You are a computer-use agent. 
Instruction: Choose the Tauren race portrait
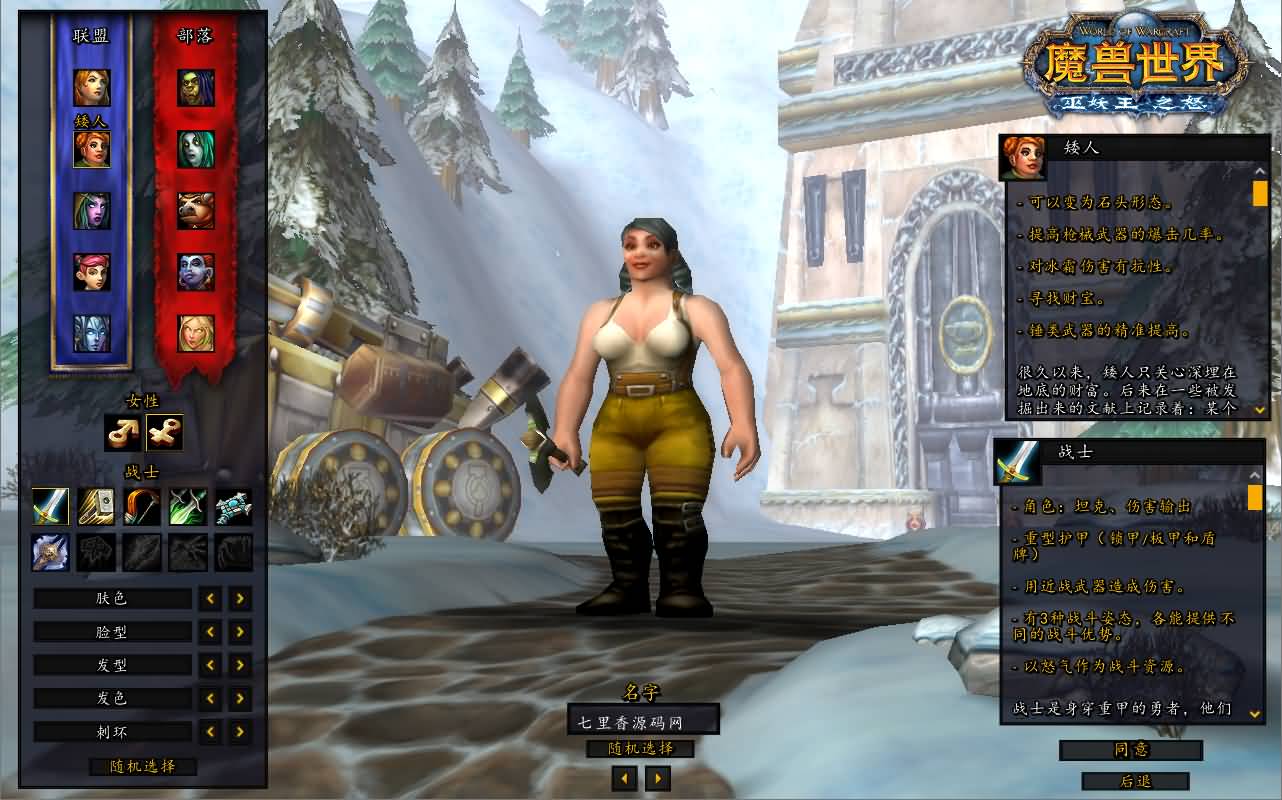click(x=196, y=211)
